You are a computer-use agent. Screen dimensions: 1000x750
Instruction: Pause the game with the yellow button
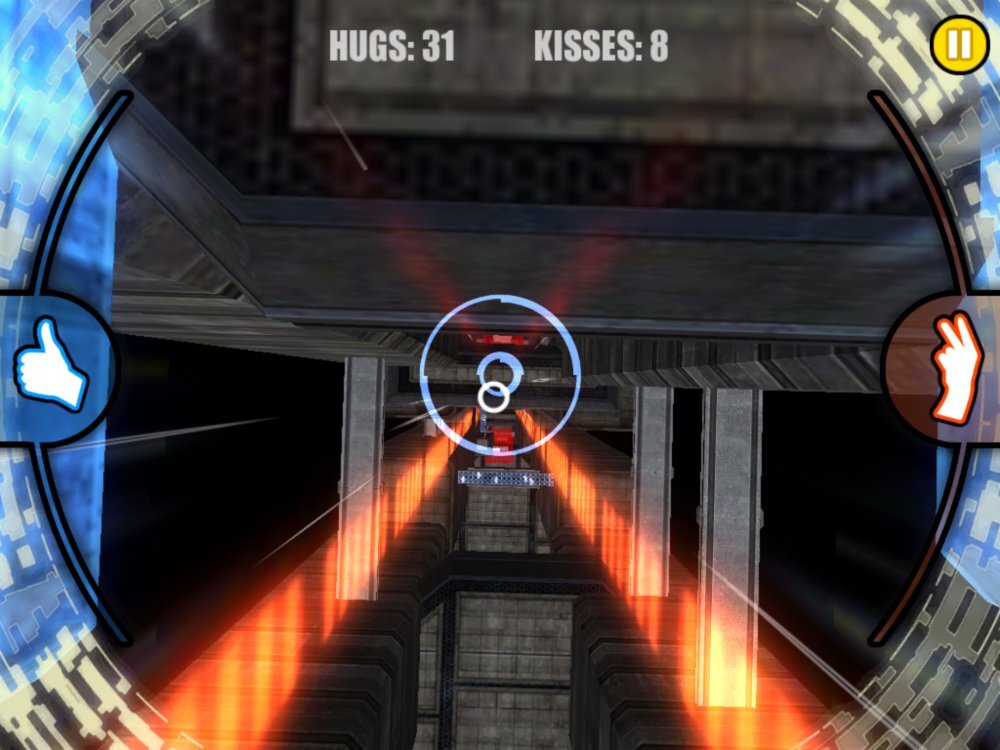[958, 44]
